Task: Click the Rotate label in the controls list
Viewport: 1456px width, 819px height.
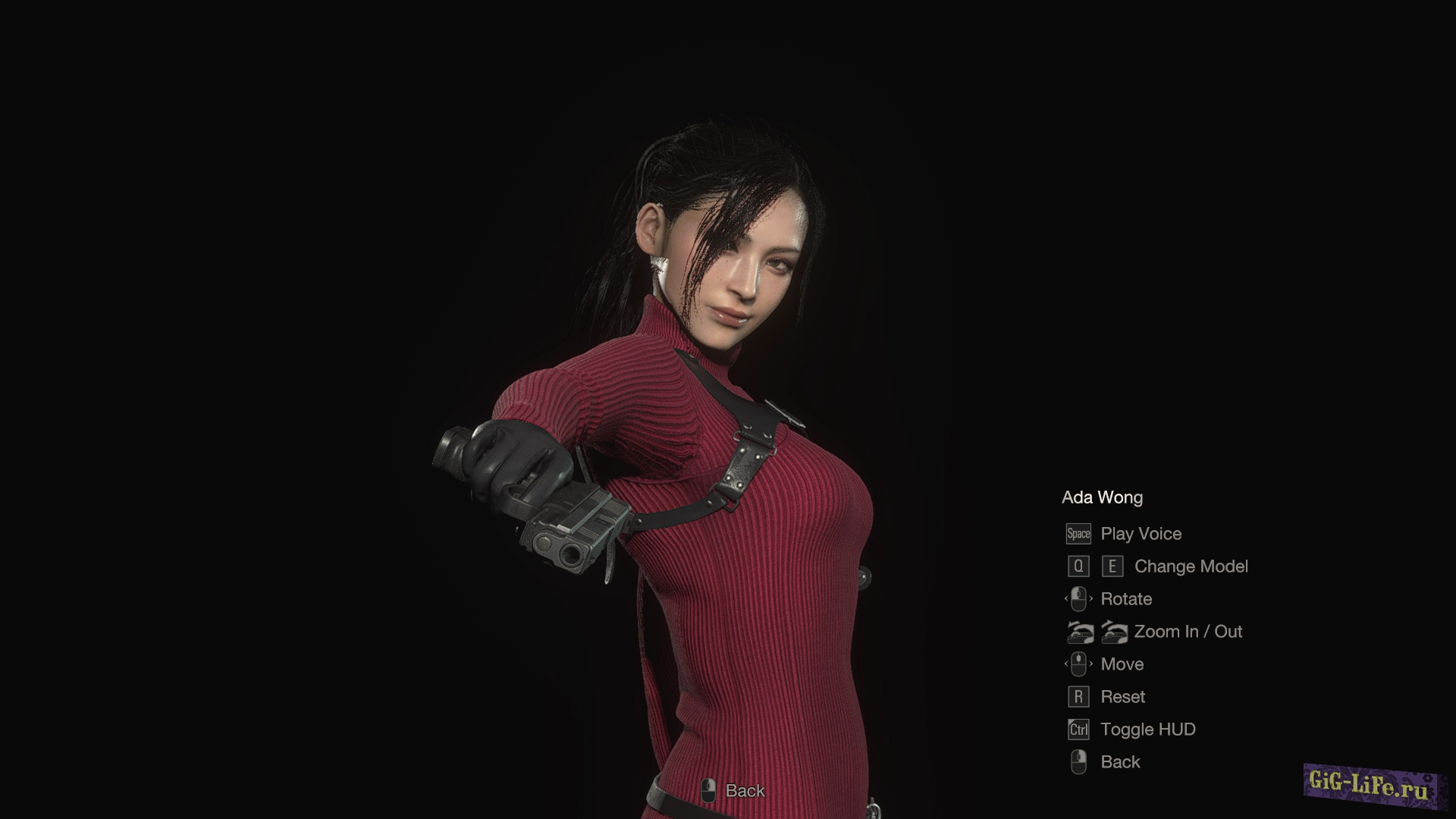Action: pyautogui.click(x=1126, y=598)
